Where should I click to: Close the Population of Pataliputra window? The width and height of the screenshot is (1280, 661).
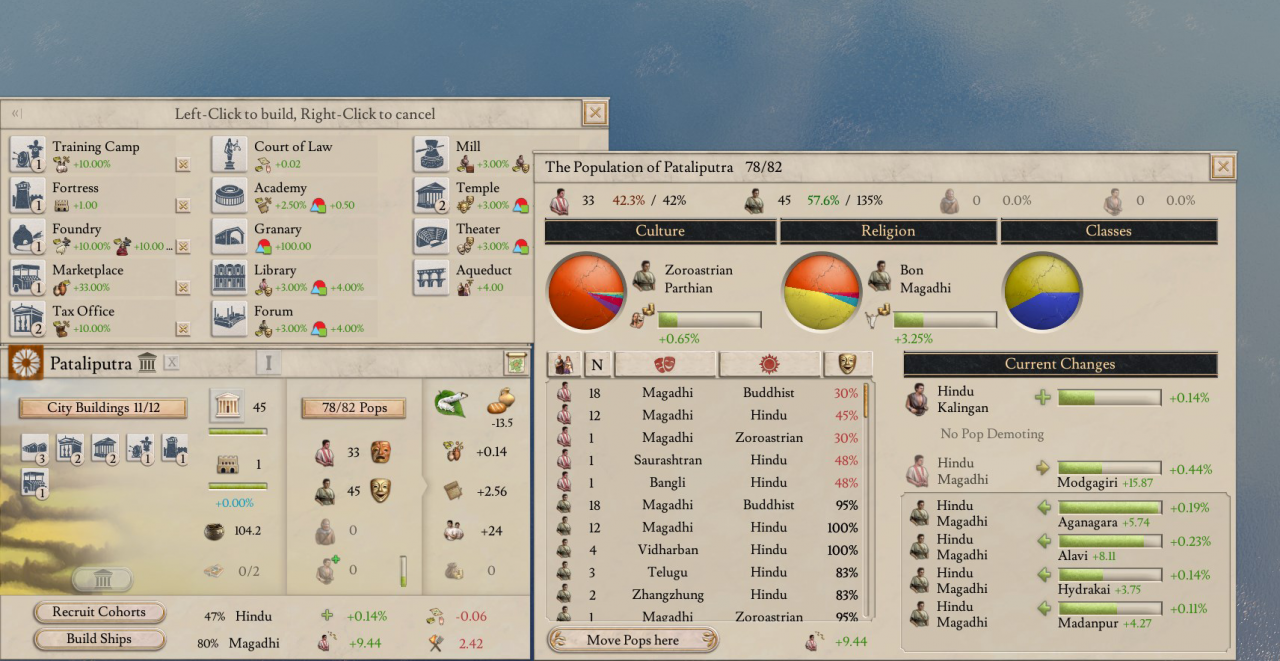tap(1222, 167)
